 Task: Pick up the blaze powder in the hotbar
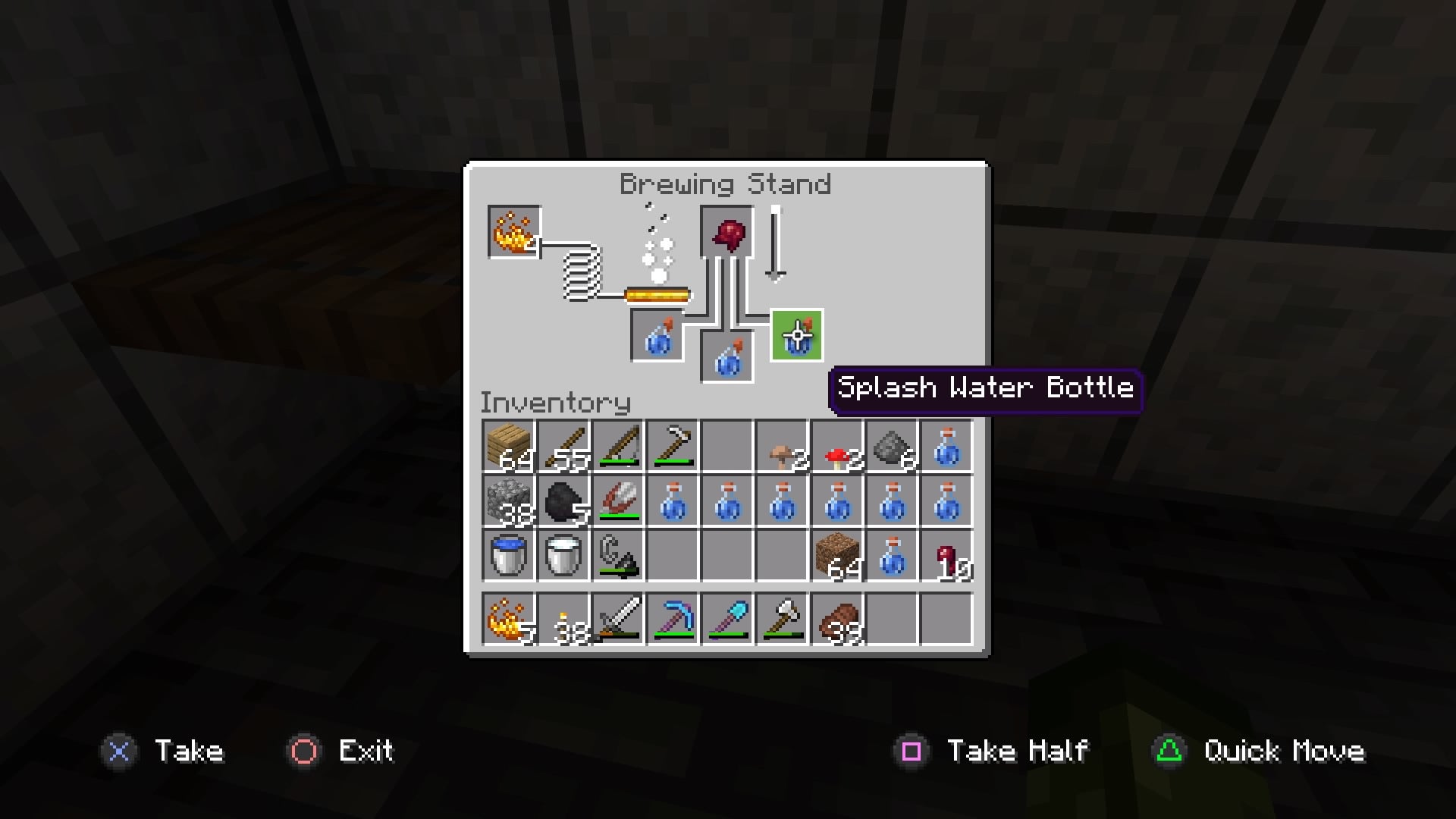pyautogui.click(x=507, y=620)
